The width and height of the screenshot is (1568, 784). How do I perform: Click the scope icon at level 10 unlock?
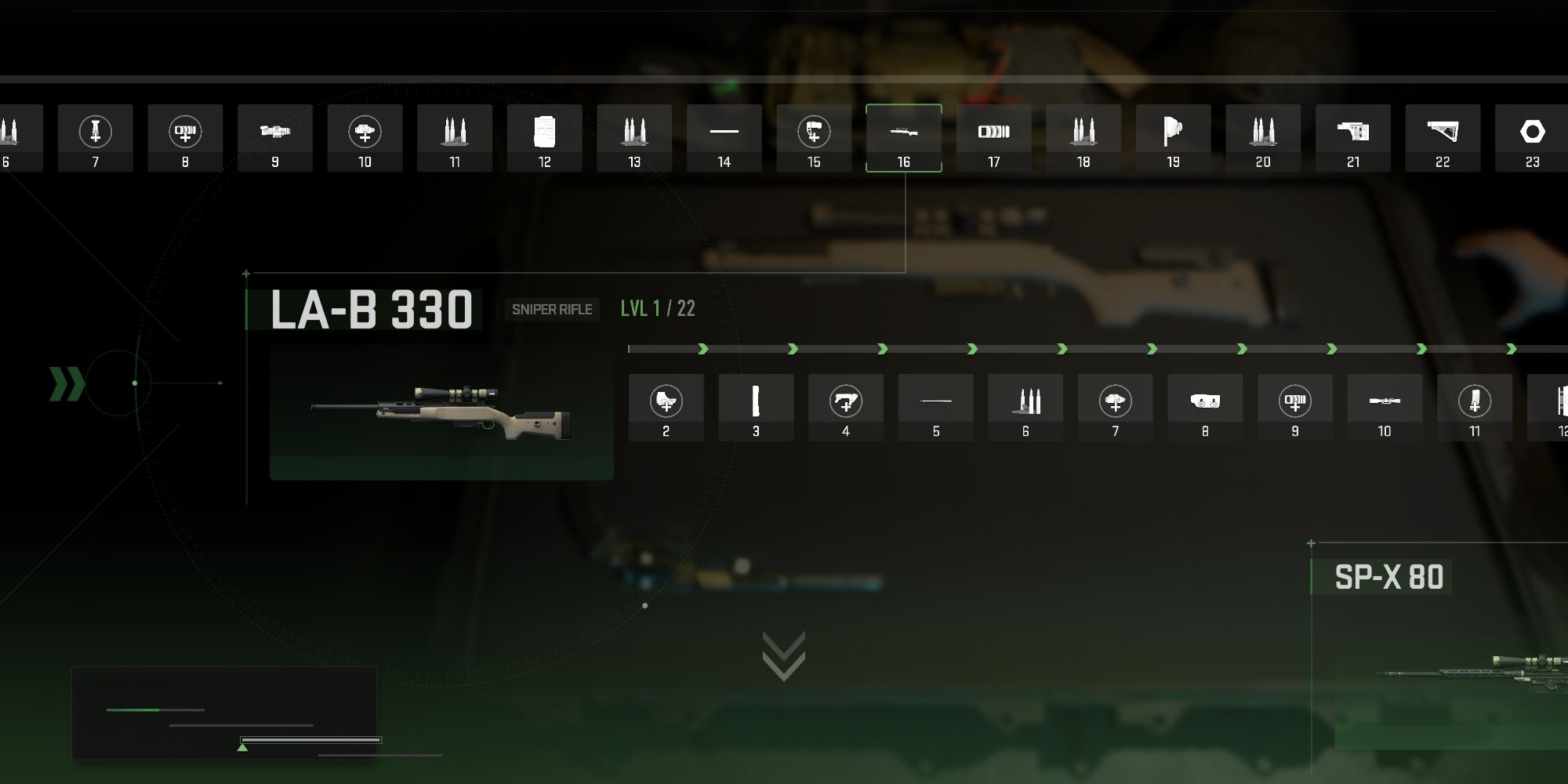1385,401
